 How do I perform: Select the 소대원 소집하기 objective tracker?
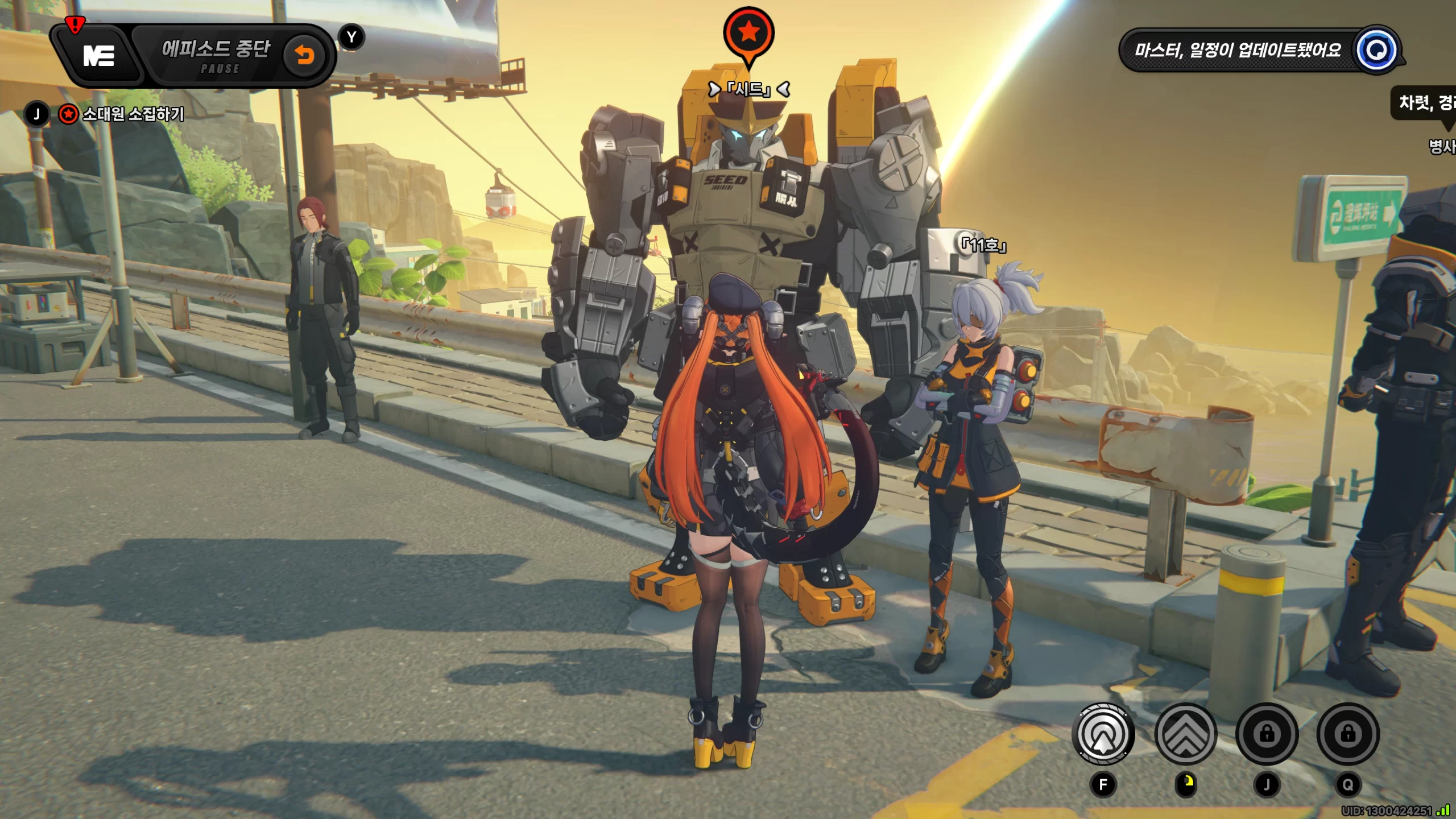[x=132, y=114]
